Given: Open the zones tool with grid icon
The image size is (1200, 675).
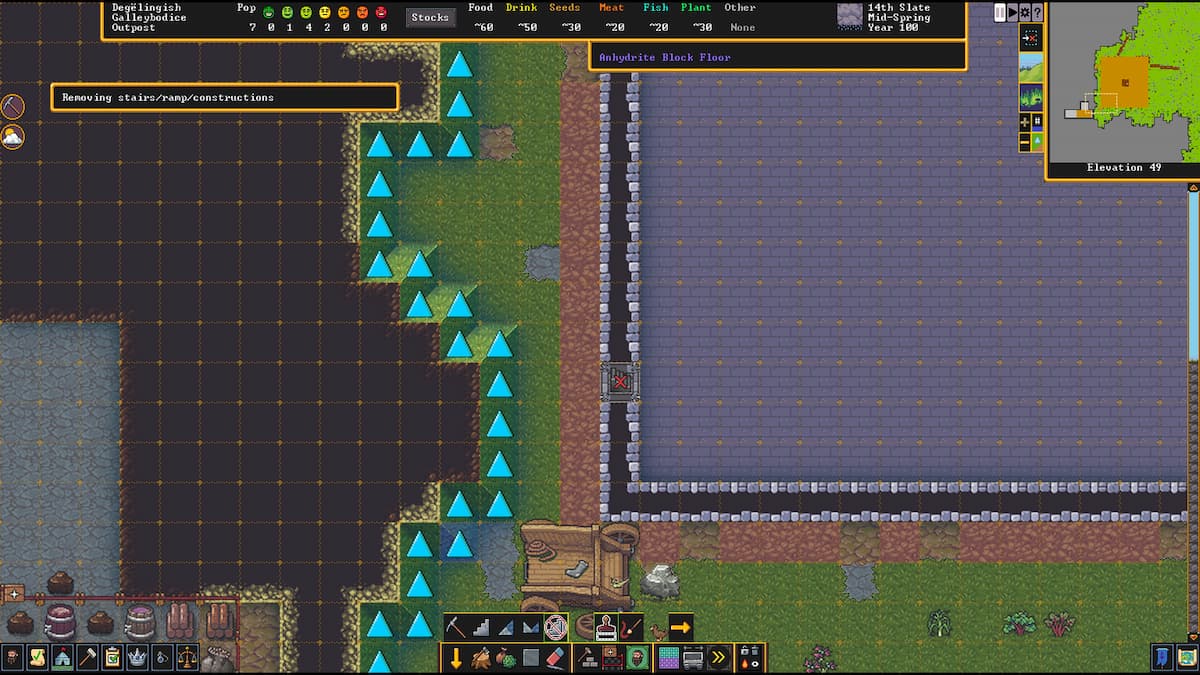Looking at the screenshot, I should (667, 658).
